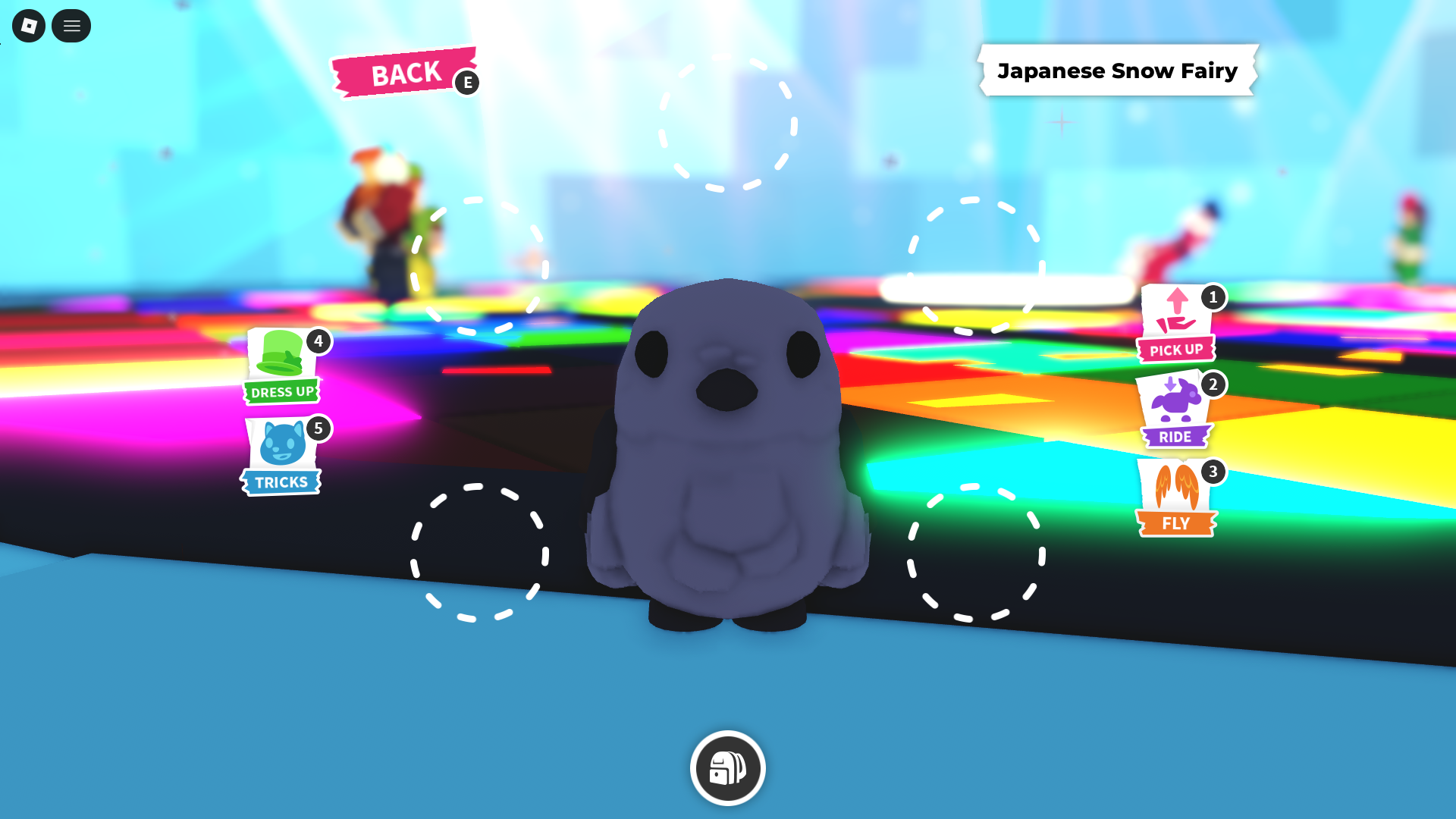Click action number badge 1 above Pick Up
Image resolution: width=1456 pixels, height=819 pixels.
pyautogui.click(x=1213, y=299)
